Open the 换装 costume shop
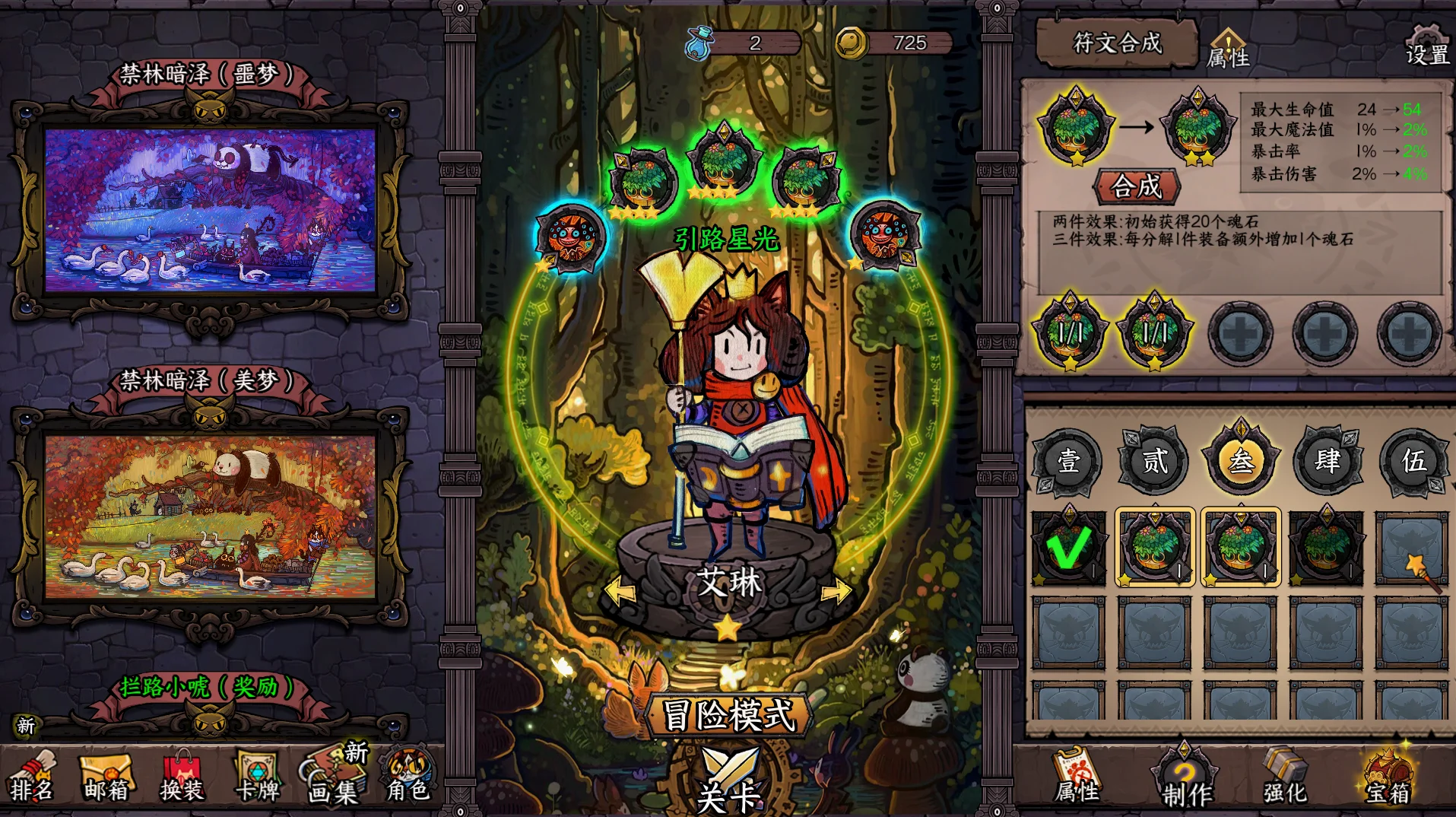 tap(181, 777)
